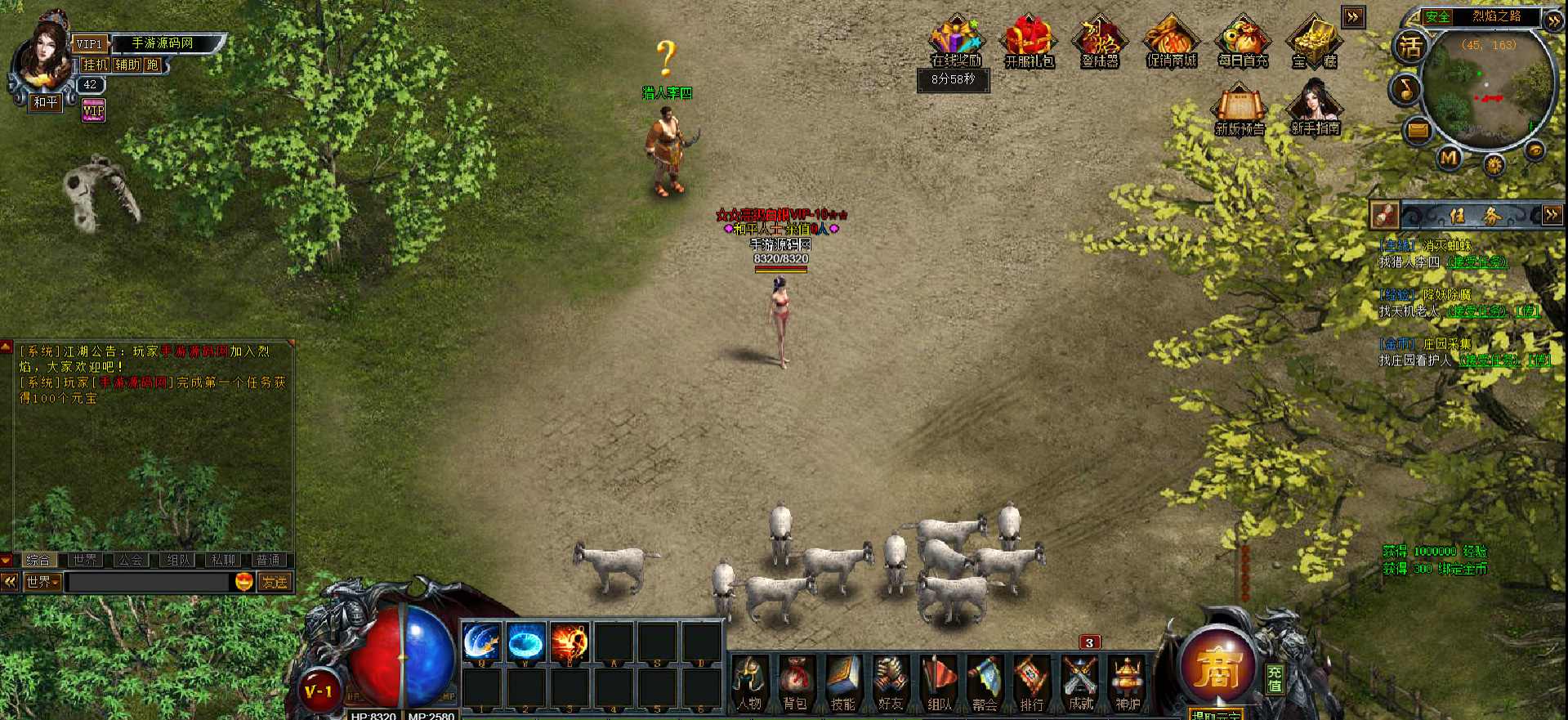Toggle 挂机 auto-battle mode
Image resolution: width=1568 pixels, height=720 pixels.
coord(96,65)
